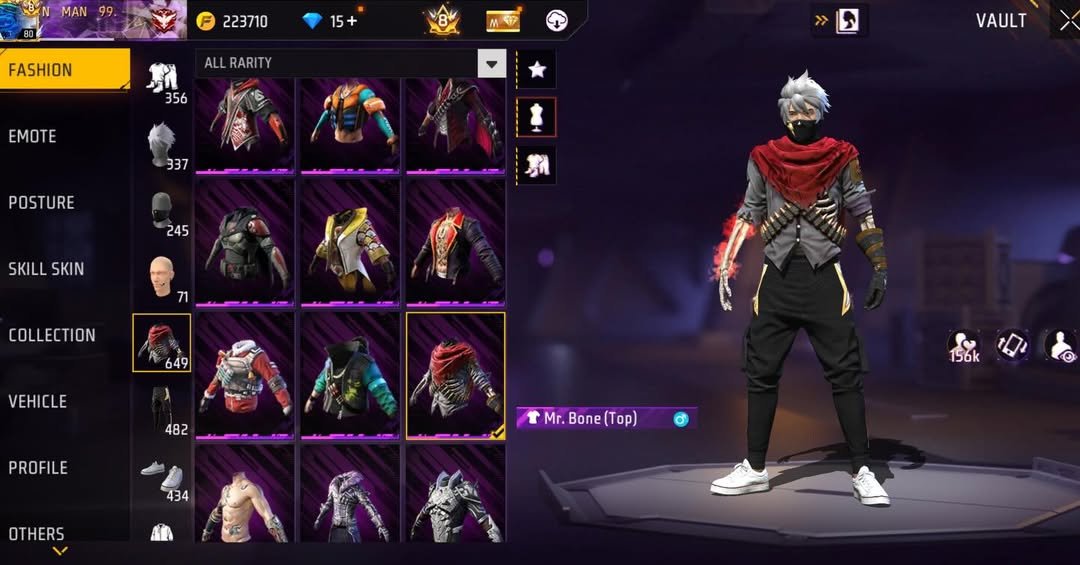Add diamonds with the plus button

[x=351, y=21]
